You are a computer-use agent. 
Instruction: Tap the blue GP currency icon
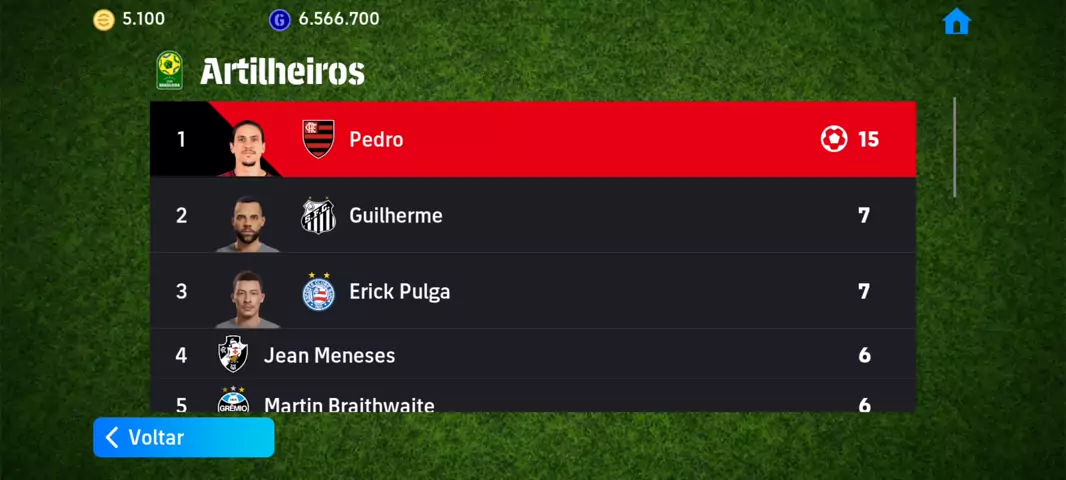point(280,20)
